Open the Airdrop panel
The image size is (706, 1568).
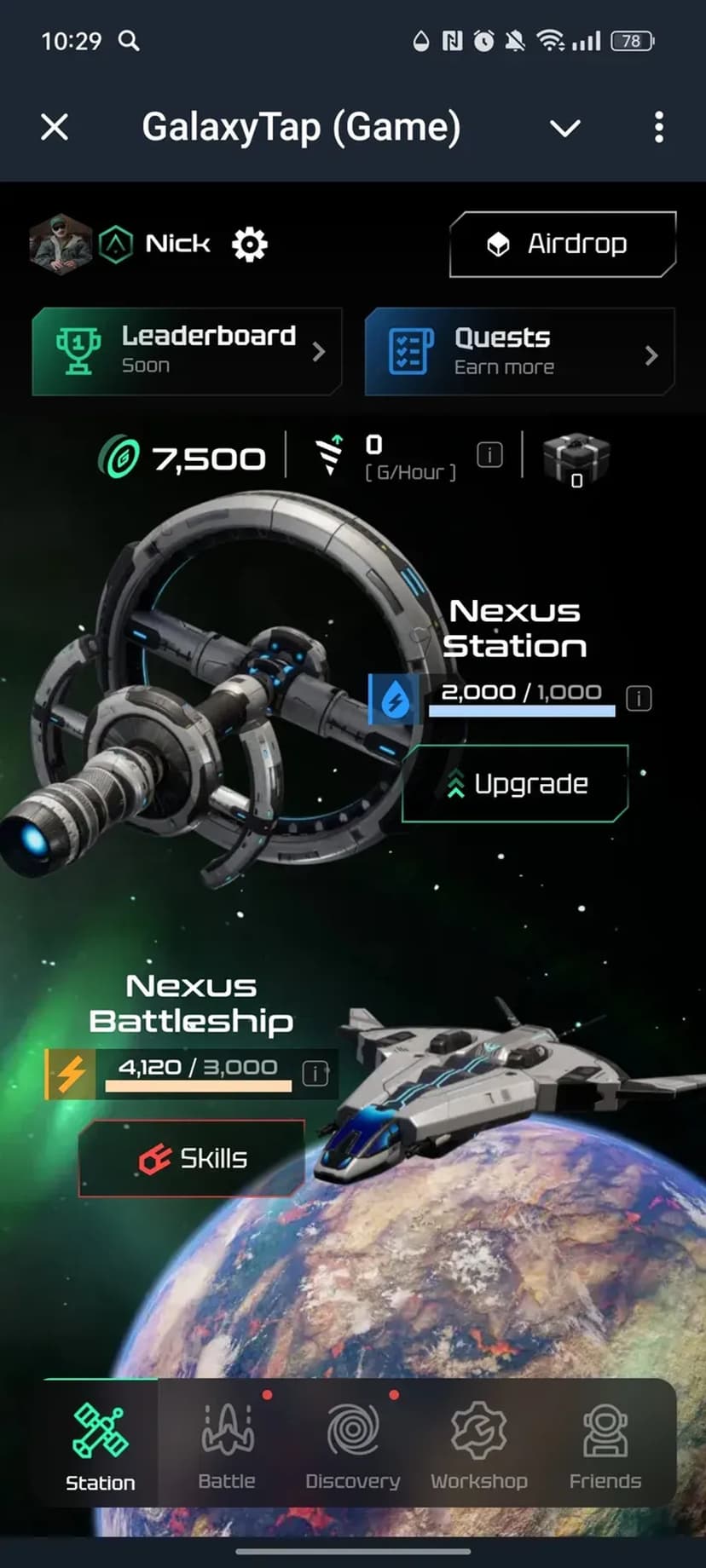563,245
